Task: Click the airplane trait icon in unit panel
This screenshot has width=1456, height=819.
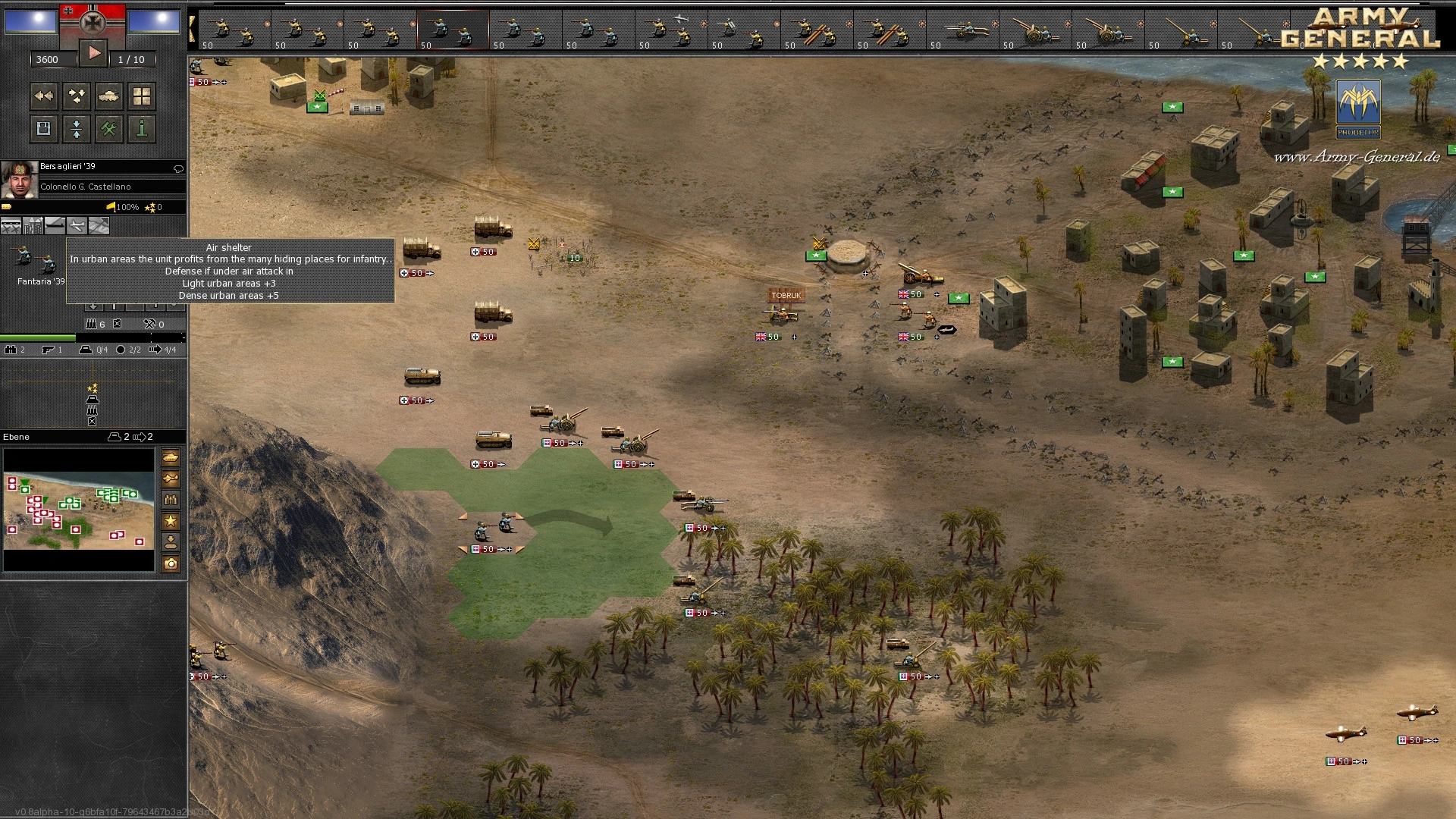Action: 77,225
